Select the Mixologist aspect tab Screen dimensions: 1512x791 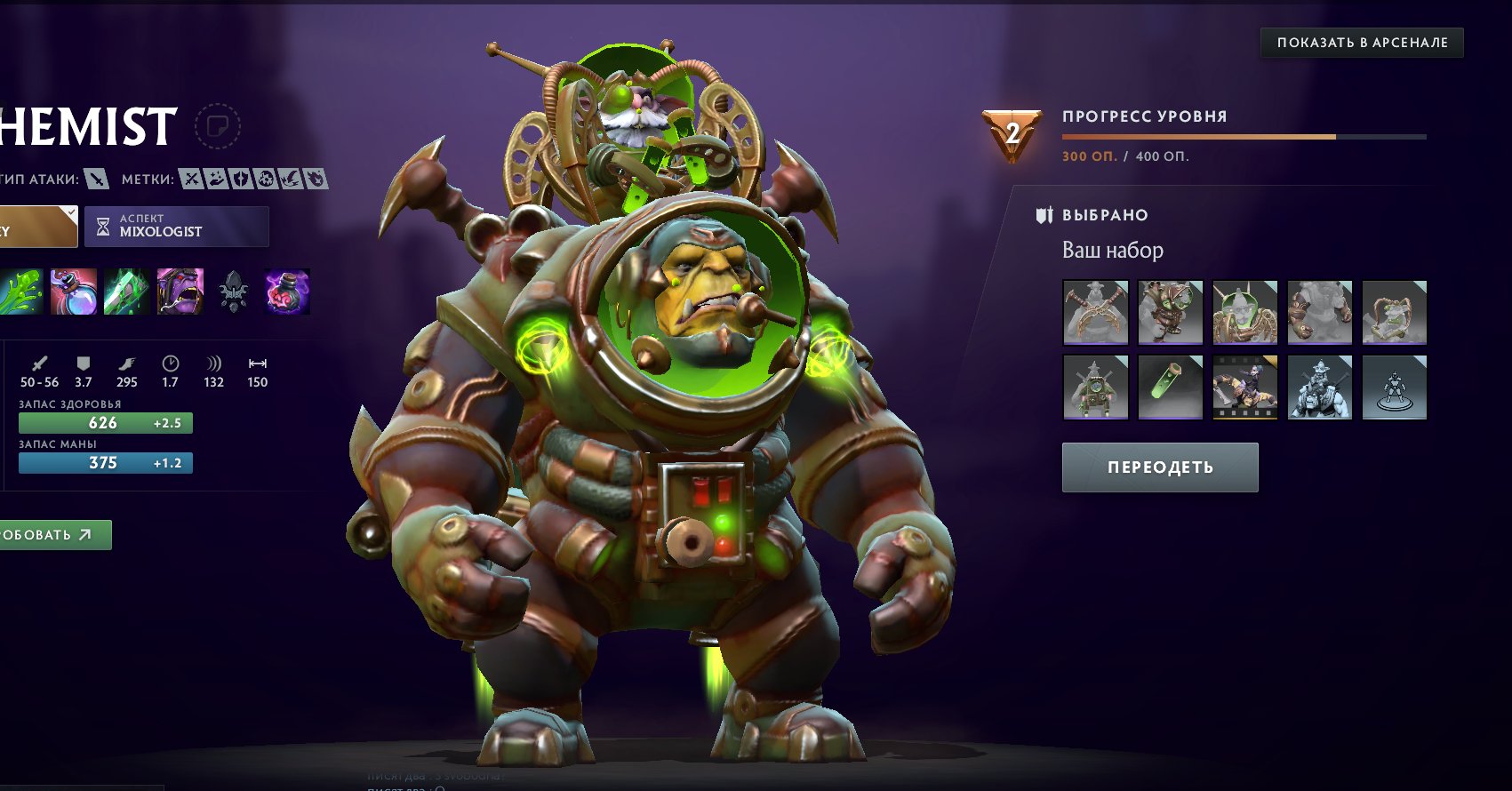(x=177, y=227)
